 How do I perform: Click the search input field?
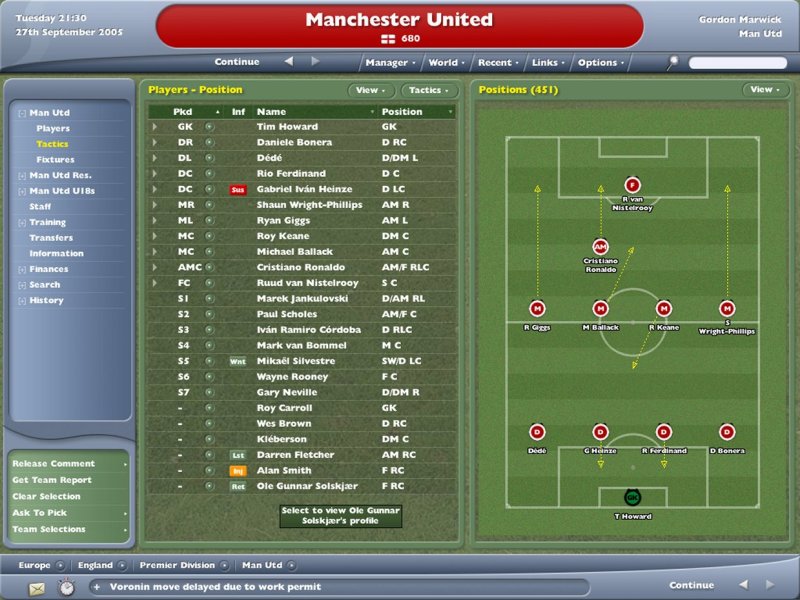[737, 62]
